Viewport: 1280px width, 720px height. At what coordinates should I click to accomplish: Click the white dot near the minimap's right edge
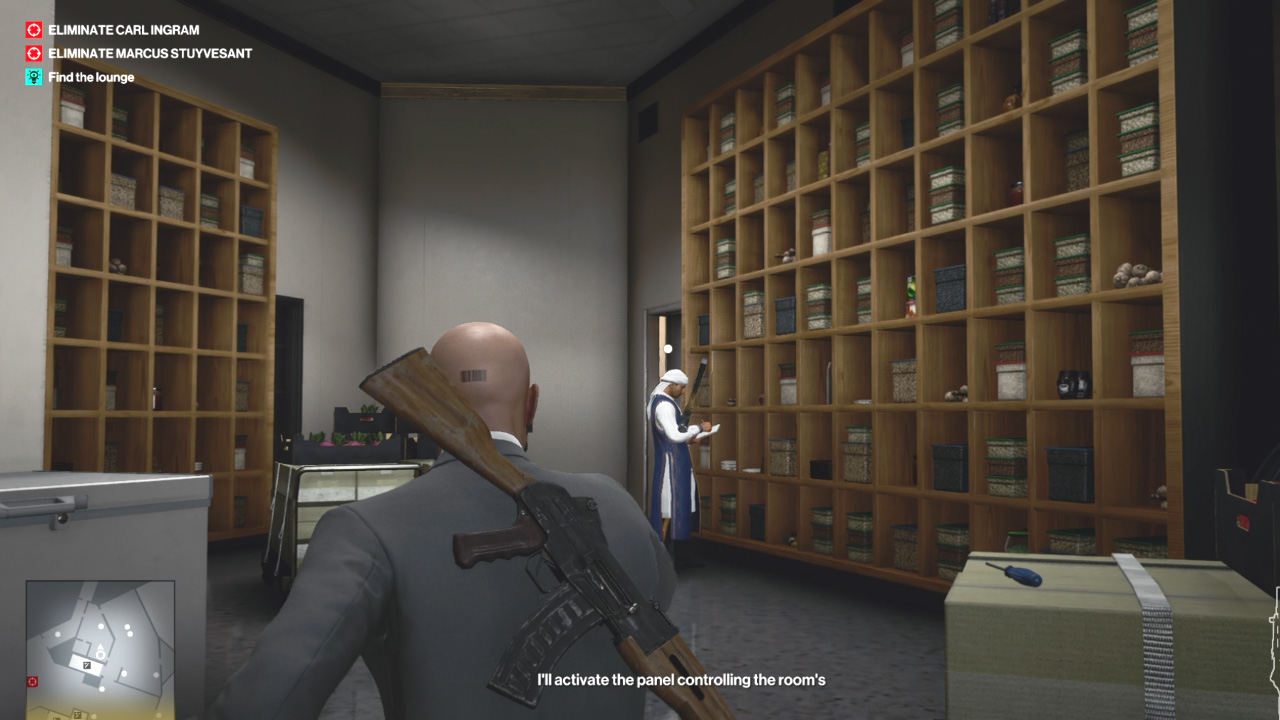coord(155,673)
